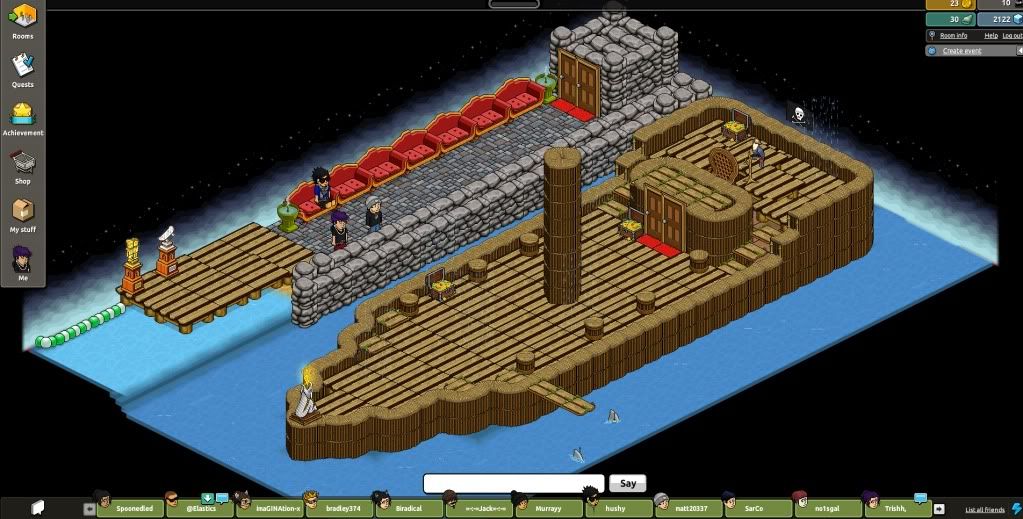Click the Log out link
The width and height of the screenshot is (1023, 519).
tap(1012, 35)
